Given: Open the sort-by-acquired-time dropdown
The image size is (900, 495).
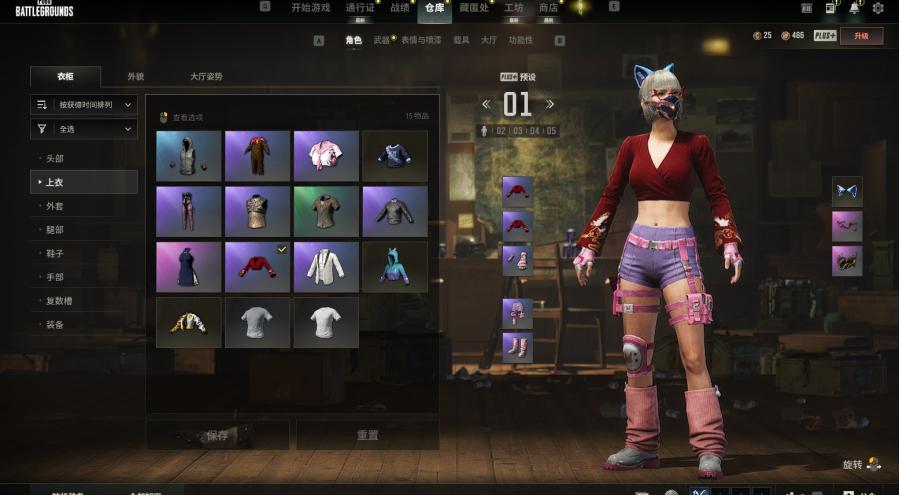Looking at the screenshot, I should coord(84,104).
